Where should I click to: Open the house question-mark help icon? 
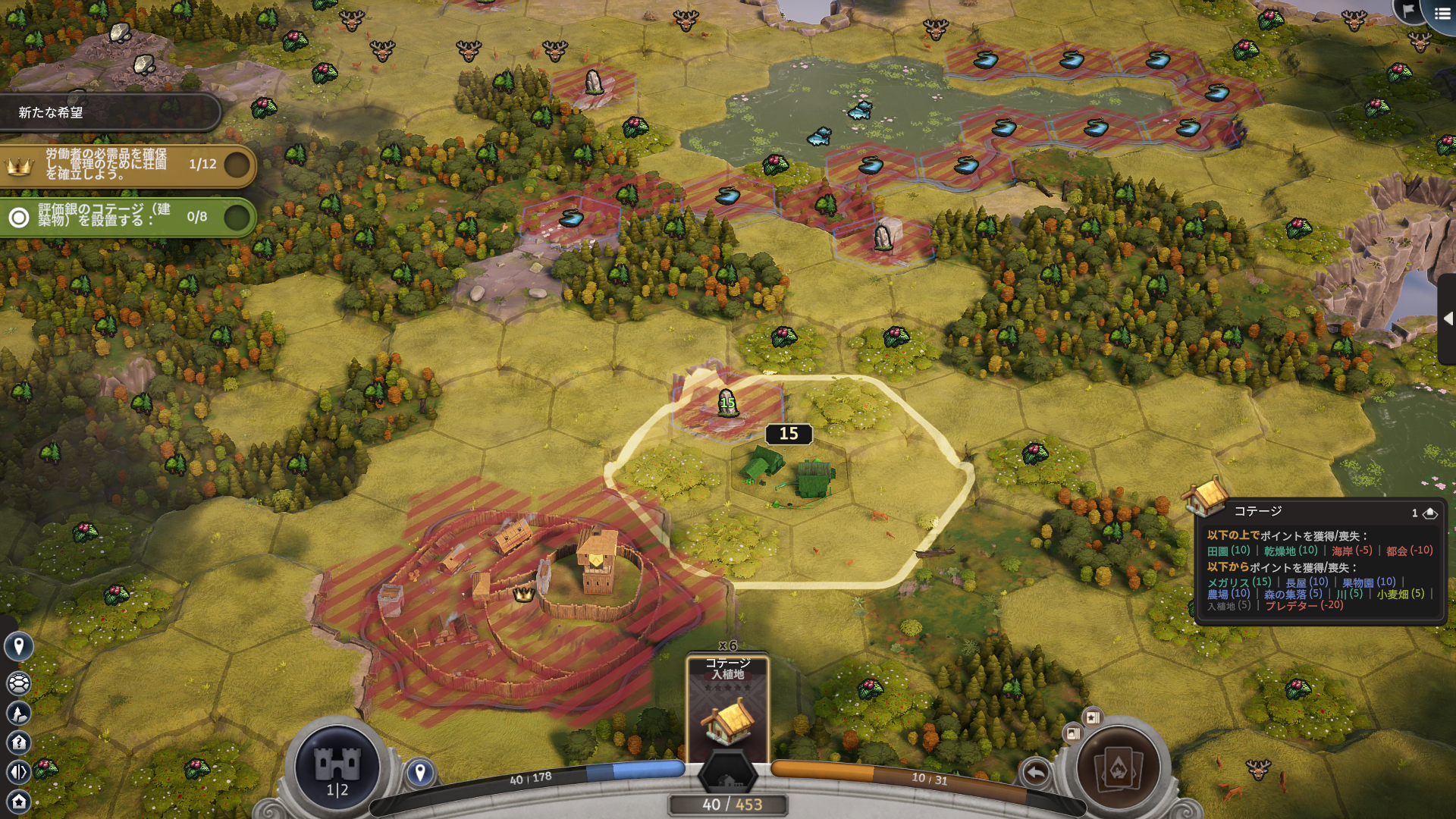pos(19,742)
